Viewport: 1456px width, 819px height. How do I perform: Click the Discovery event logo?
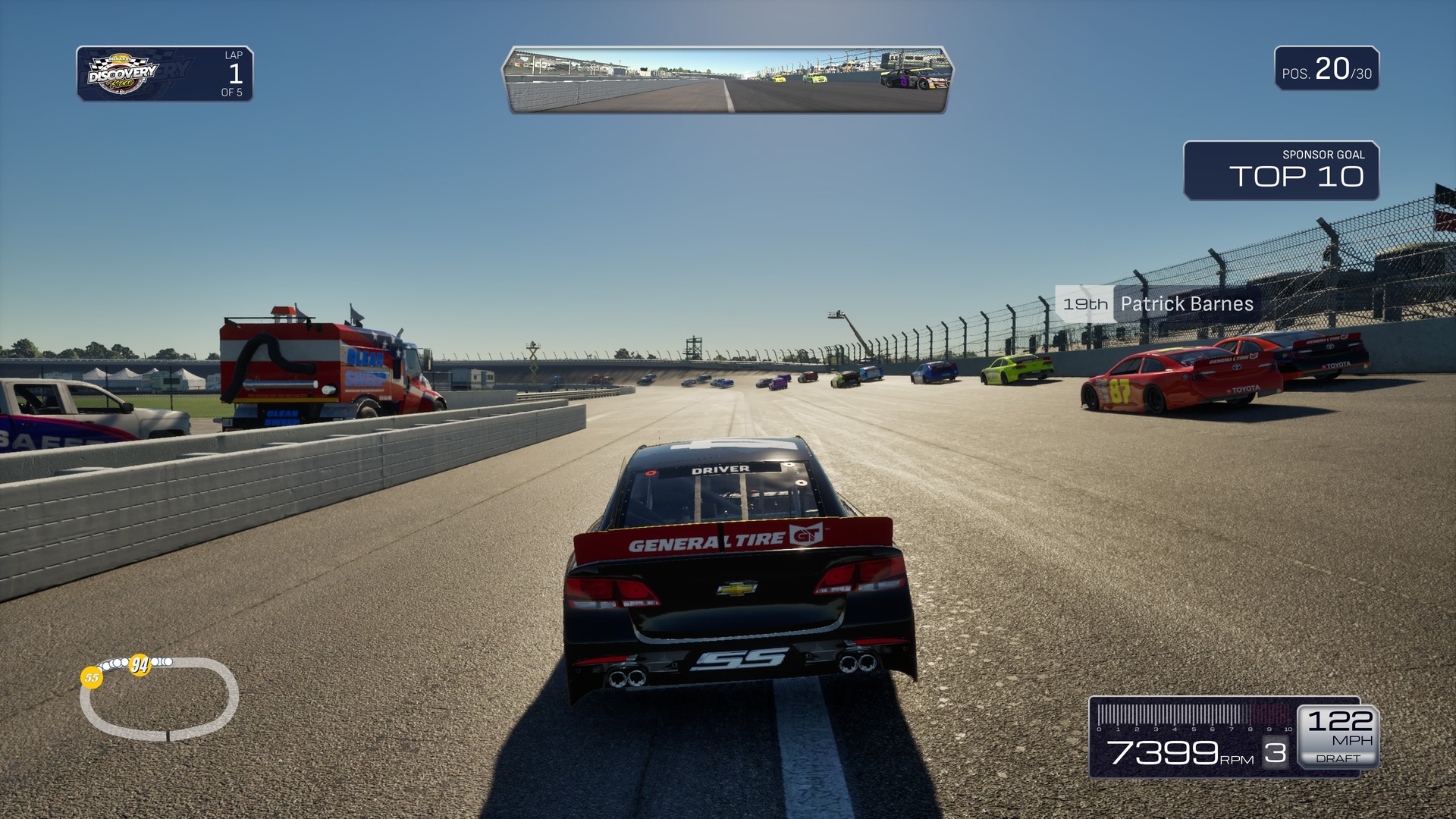[x=123, y=74]
